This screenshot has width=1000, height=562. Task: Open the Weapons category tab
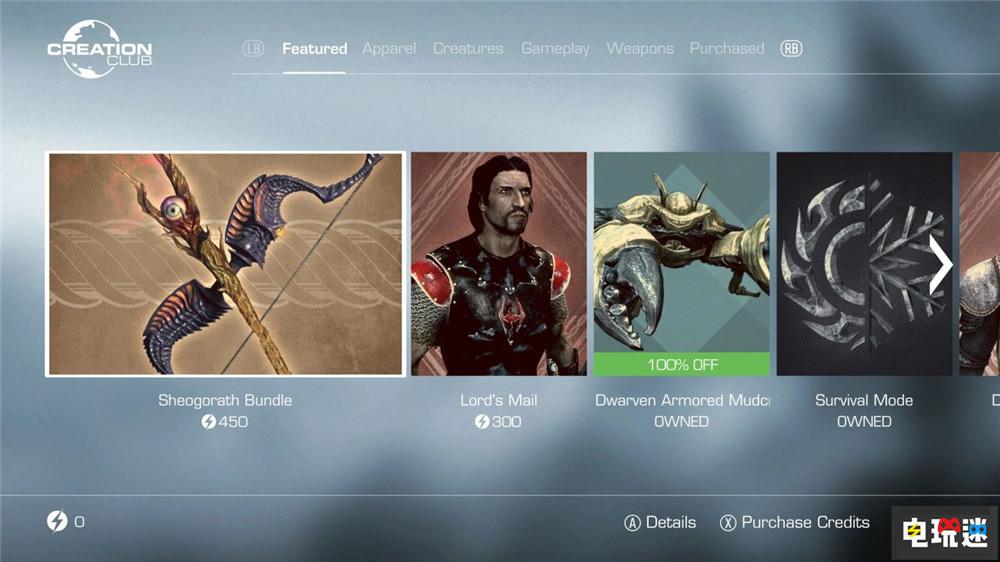pyautogui.click(x=640, y=48)
